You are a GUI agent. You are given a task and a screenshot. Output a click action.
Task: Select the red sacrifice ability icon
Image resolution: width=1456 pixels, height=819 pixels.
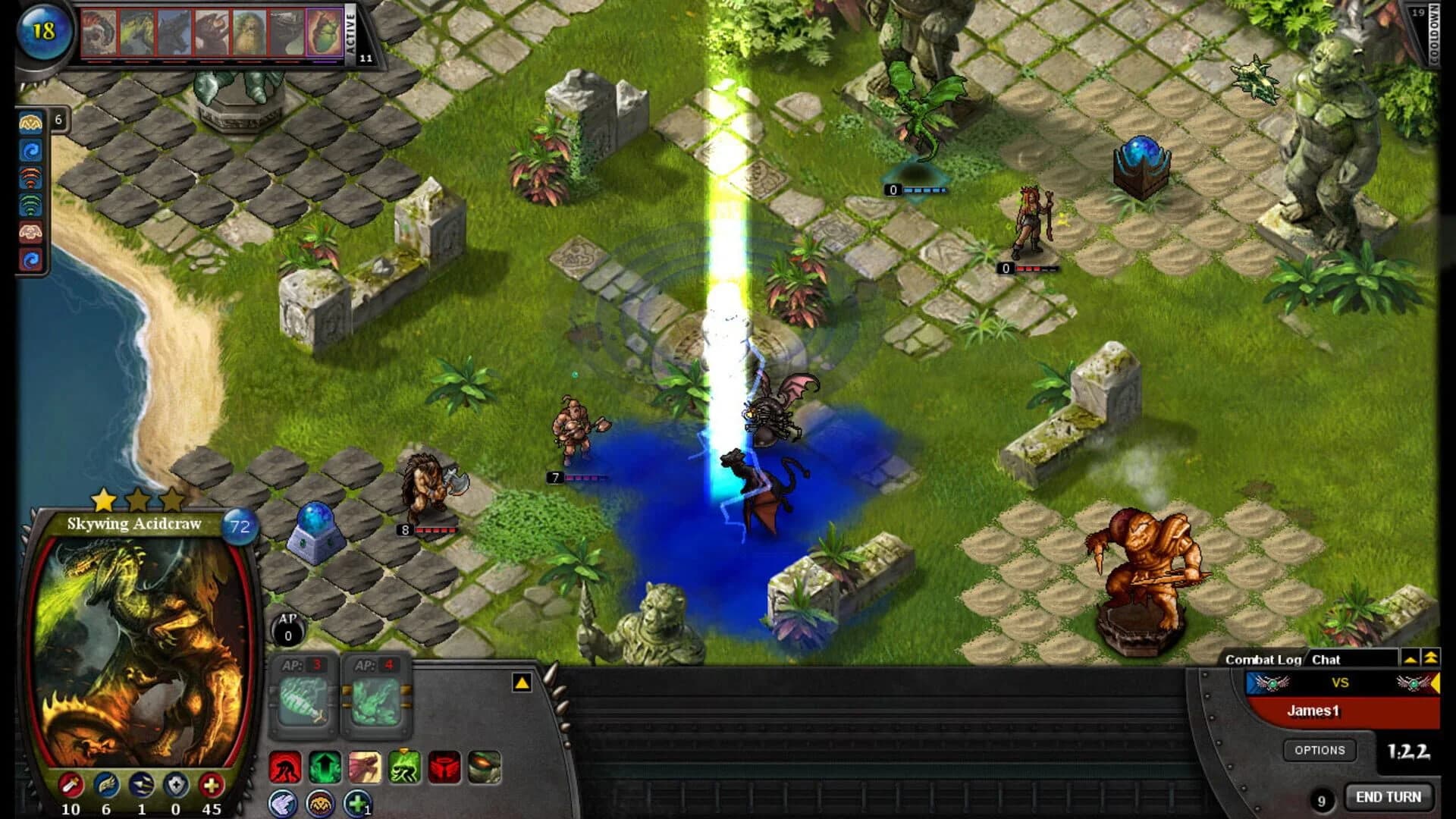pyautogui.click(x=284, y=766)
